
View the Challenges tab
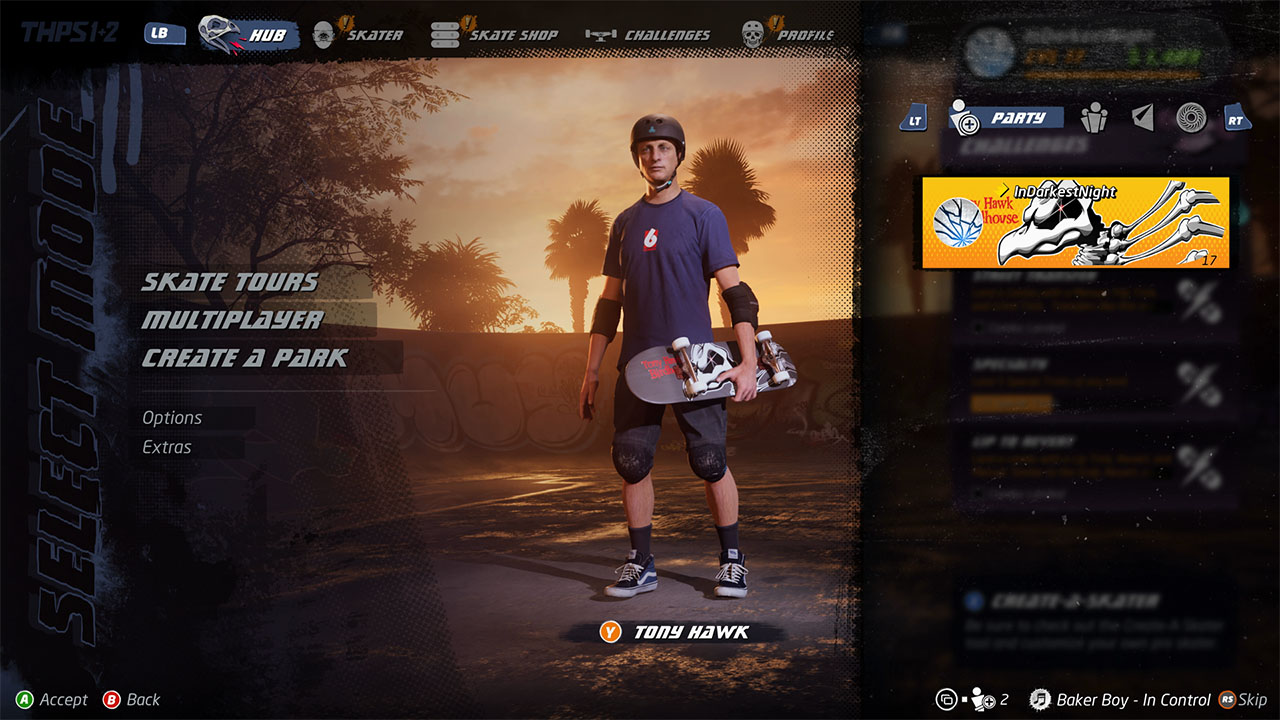point(649,35)
